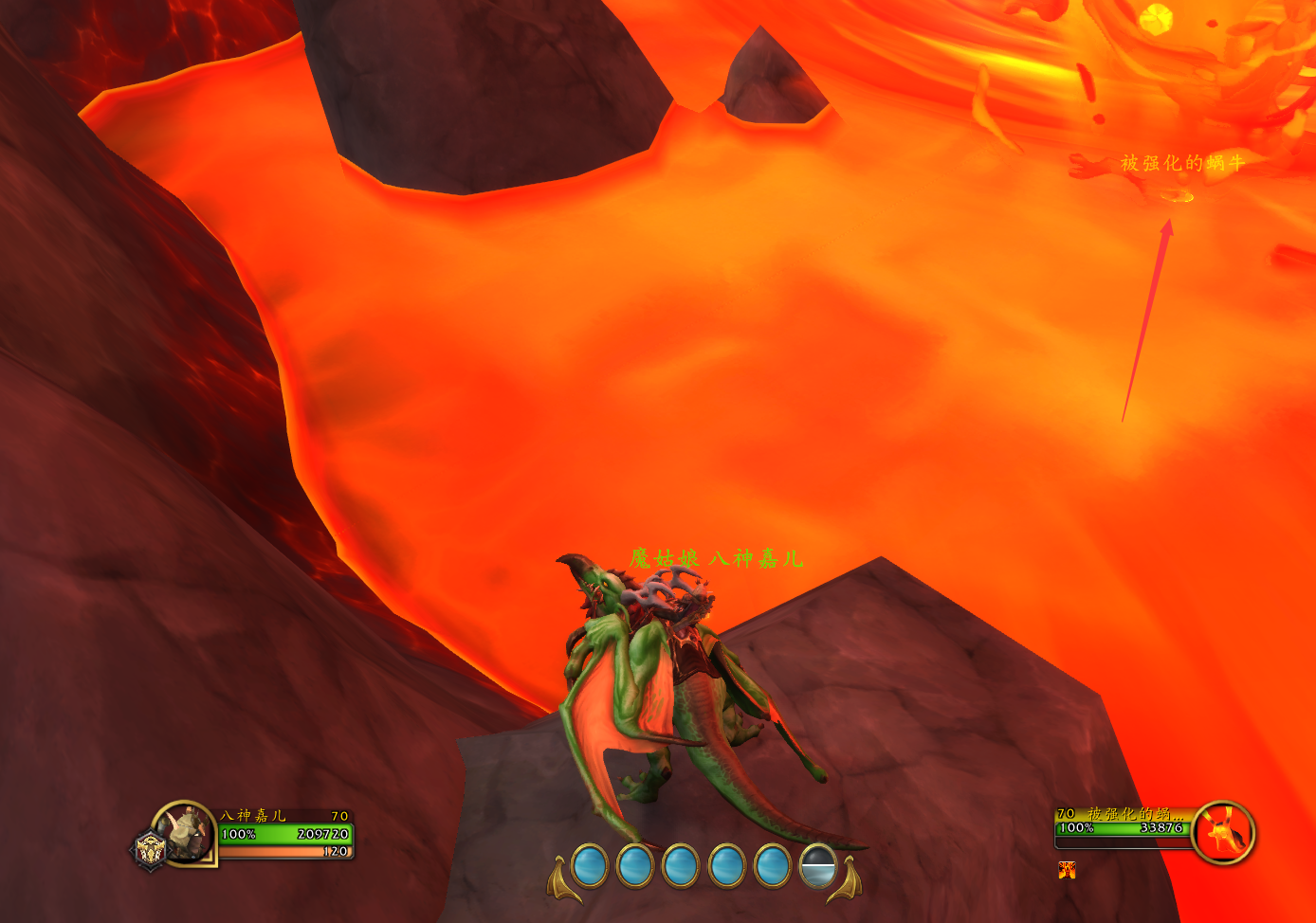The image size is (1316, 923).
Task: Click the player portrait of 八神嘉儿
Action: [188, 832]
